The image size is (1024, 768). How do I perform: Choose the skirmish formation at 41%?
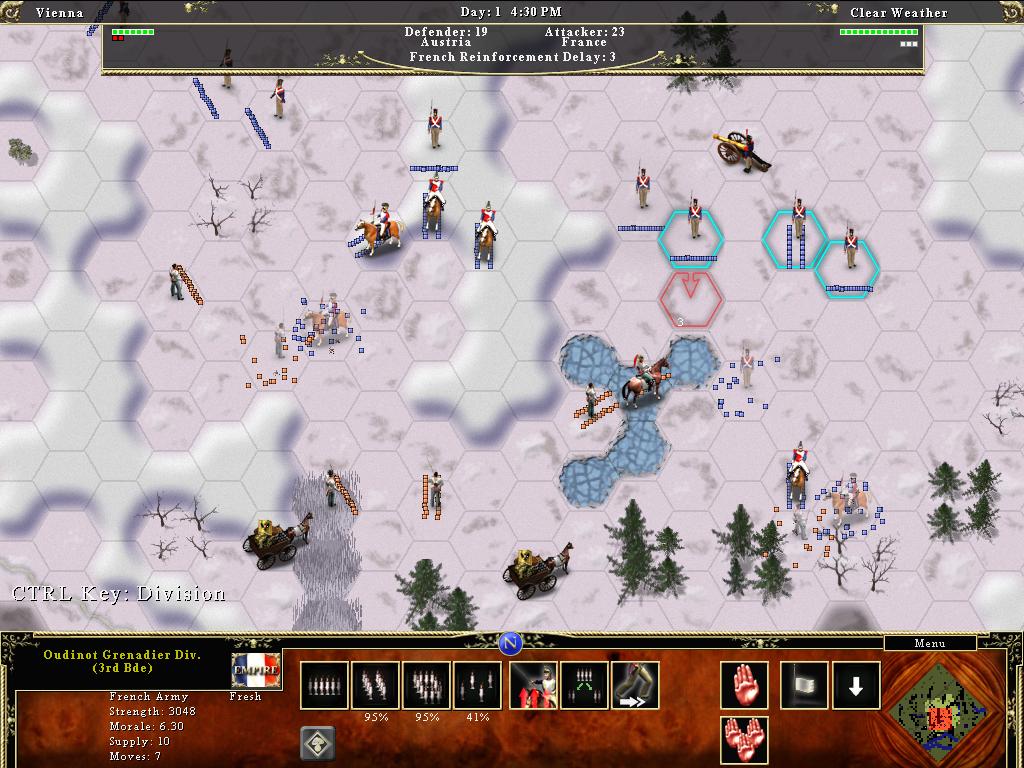pyautogui.click(x=478, y=685)
